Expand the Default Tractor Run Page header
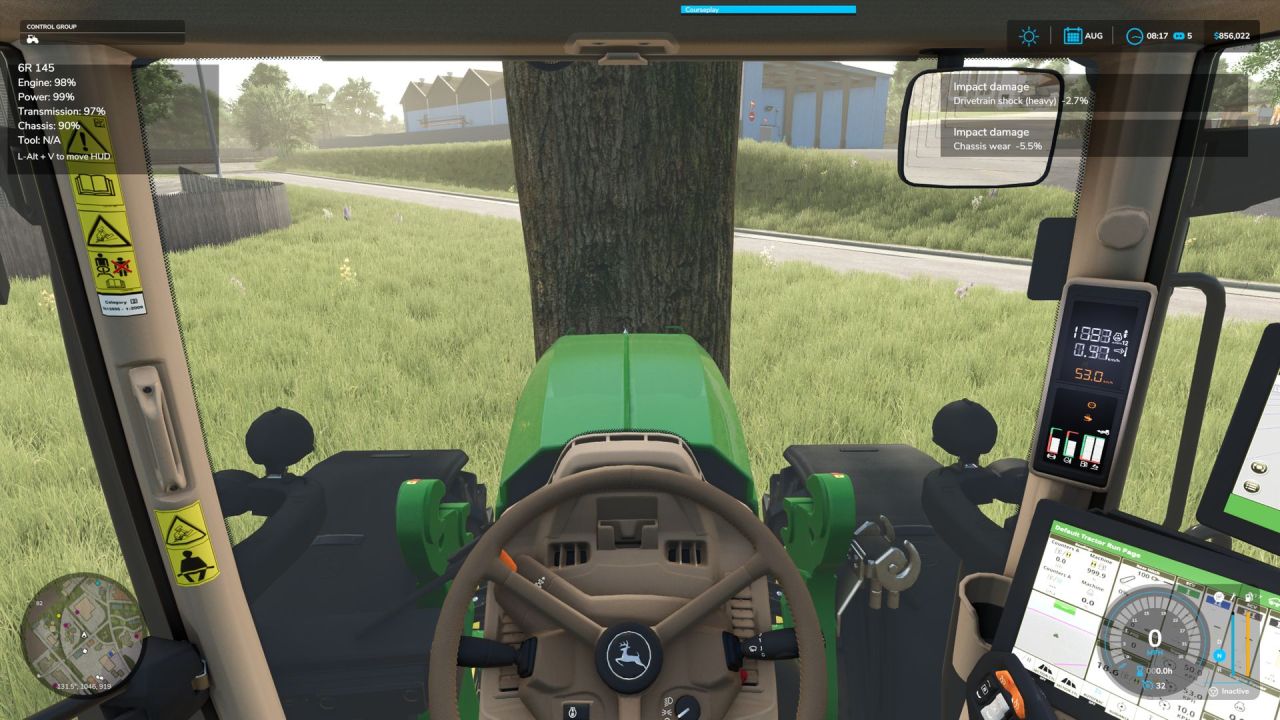 [1099, 541]
